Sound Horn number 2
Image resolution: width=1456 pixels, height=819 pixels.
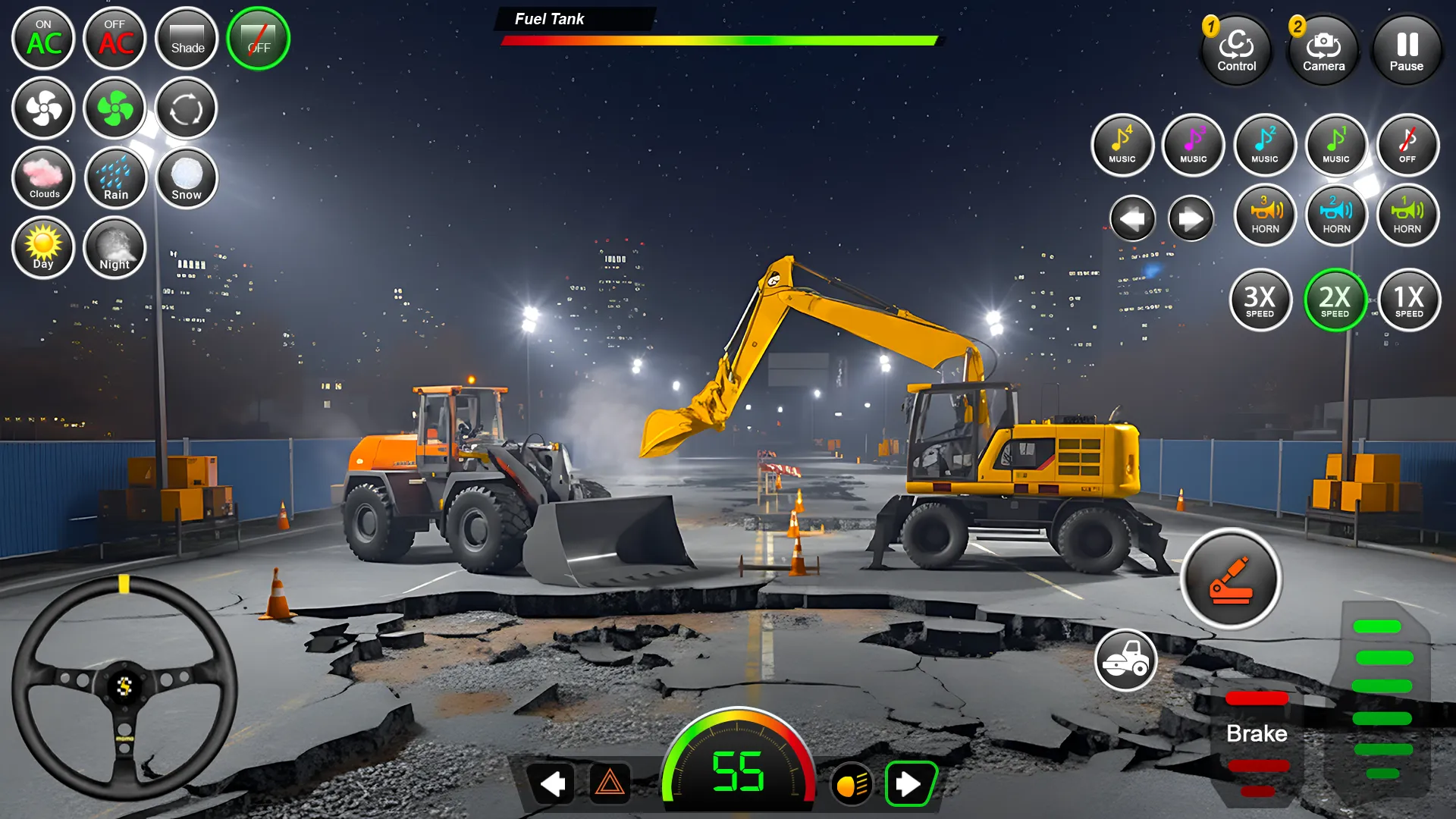(x=1336, y=215)
